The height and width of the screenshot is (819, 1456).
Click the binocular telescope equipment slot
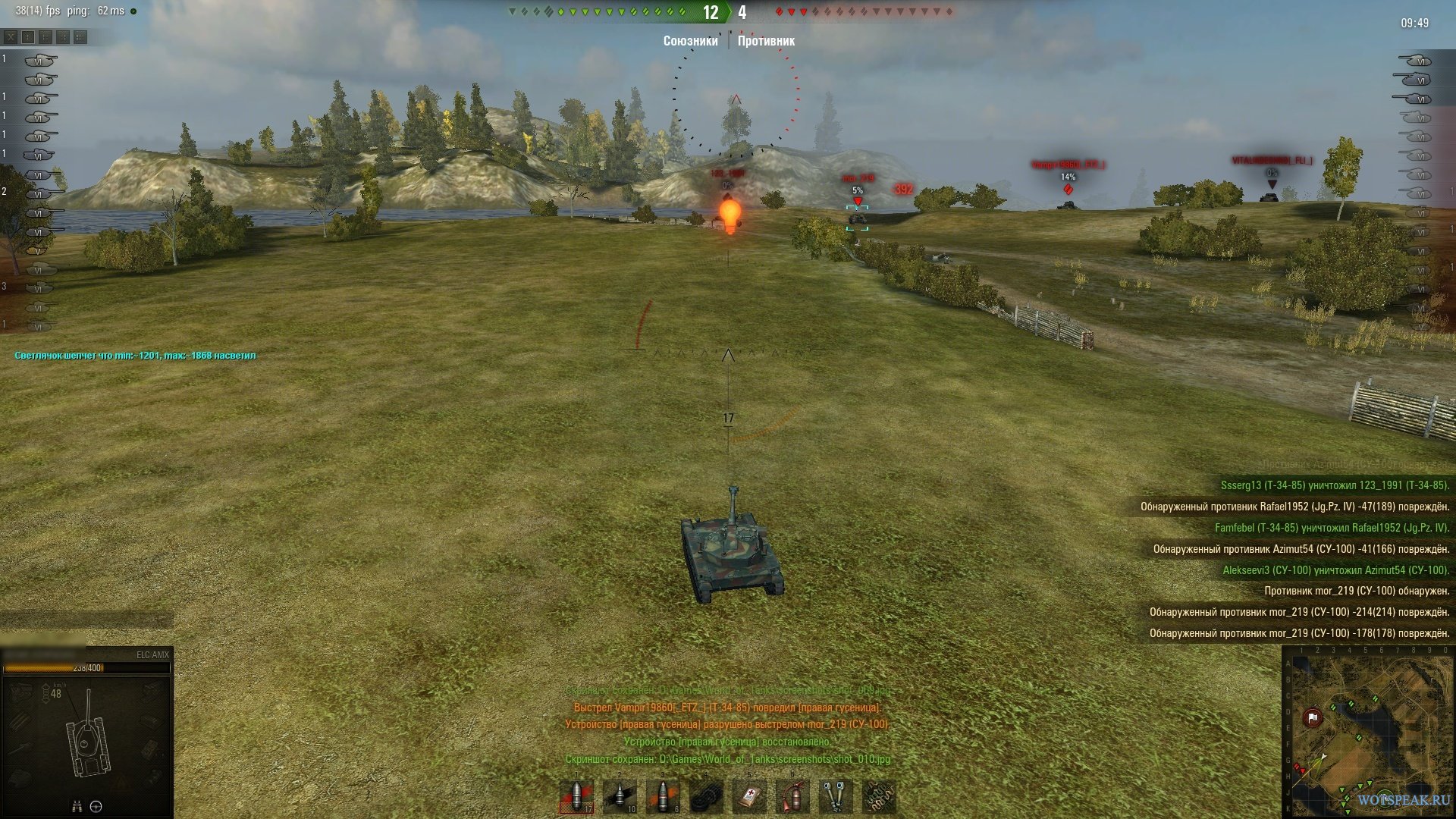click(x=836, y=796)
